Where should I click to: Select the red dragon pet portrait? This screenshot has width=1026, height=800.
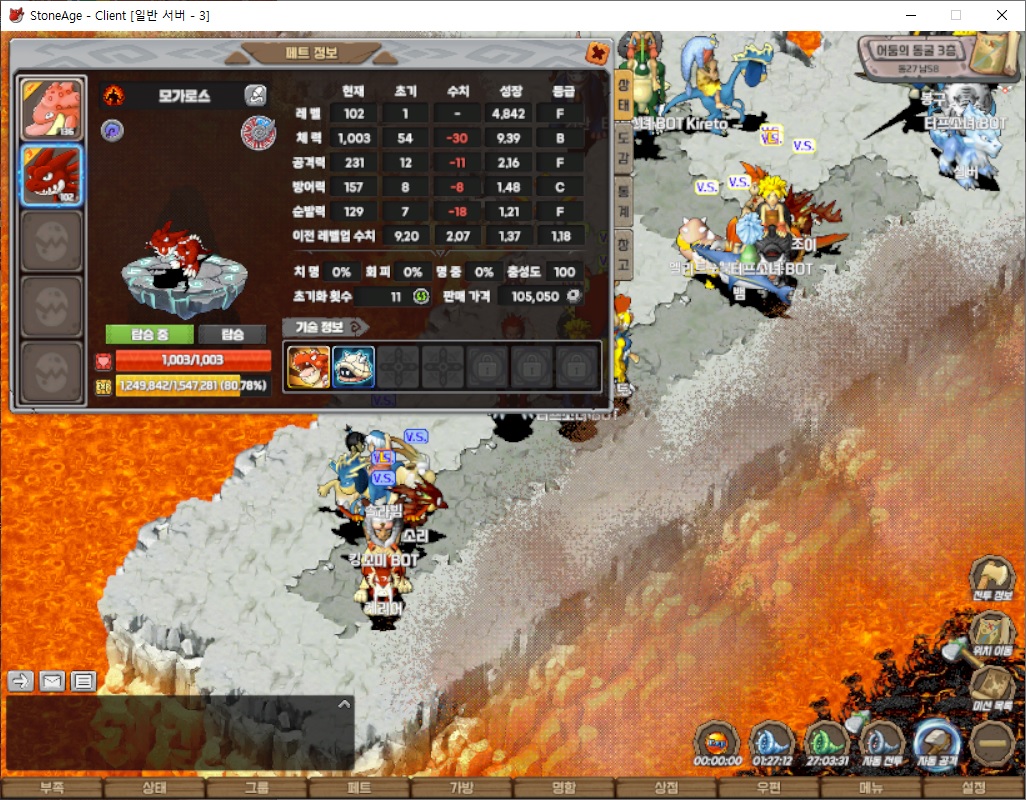52,174
